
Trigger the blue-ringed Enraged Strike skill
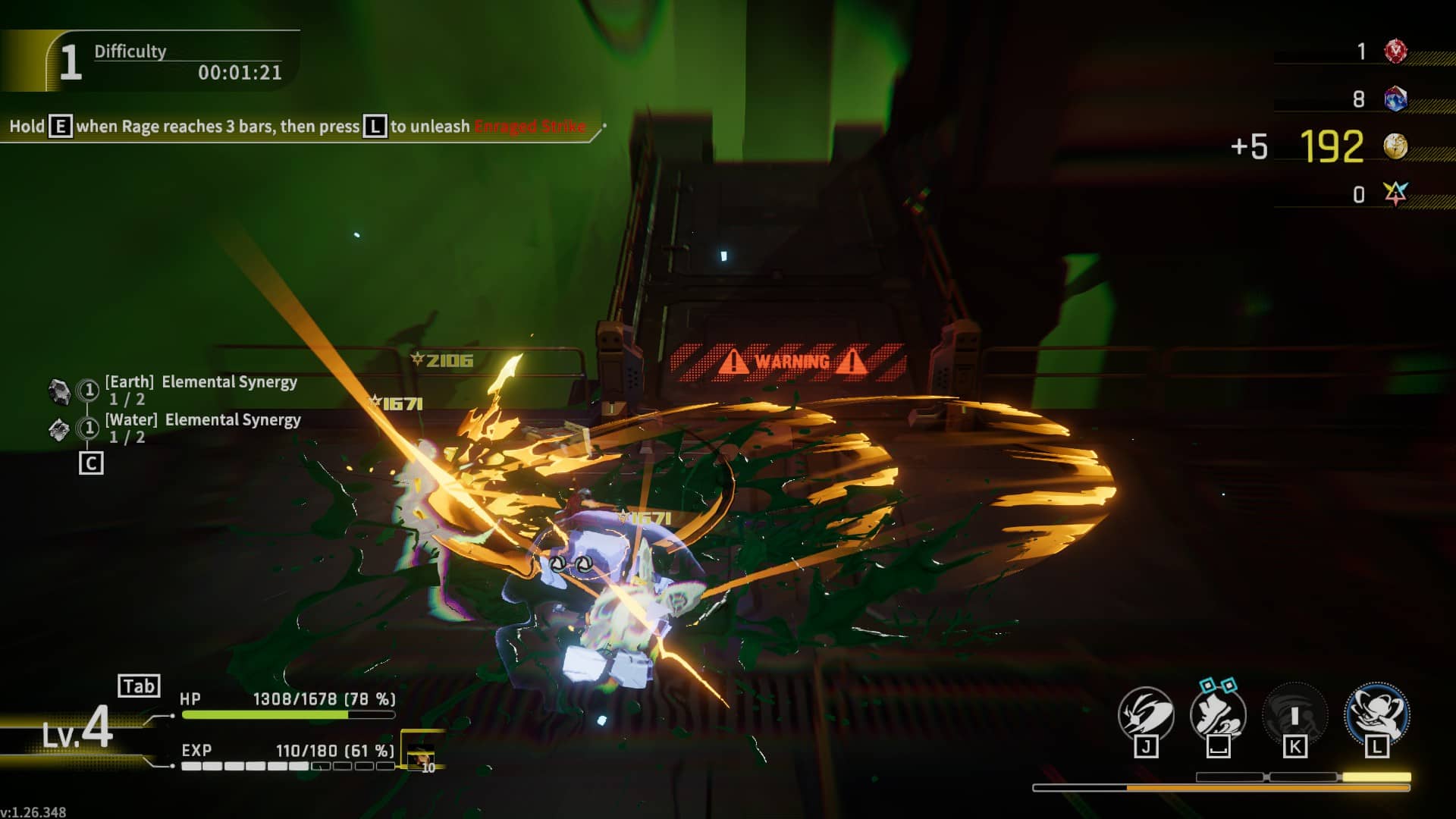point(1376,713)
